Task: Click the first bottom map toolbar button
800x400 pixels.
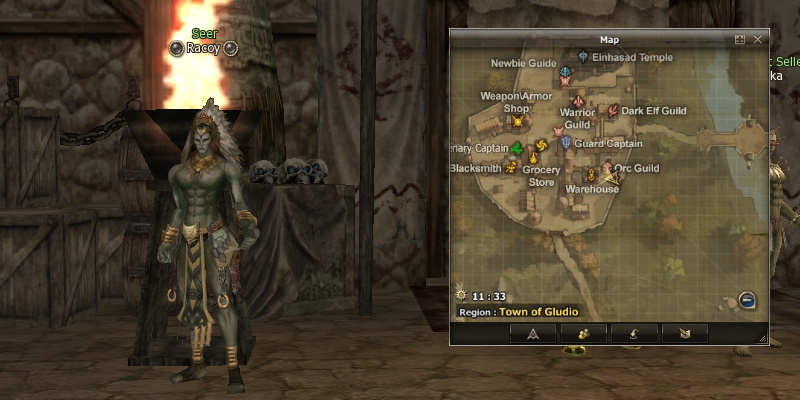Action: click(x=533, y=334)
